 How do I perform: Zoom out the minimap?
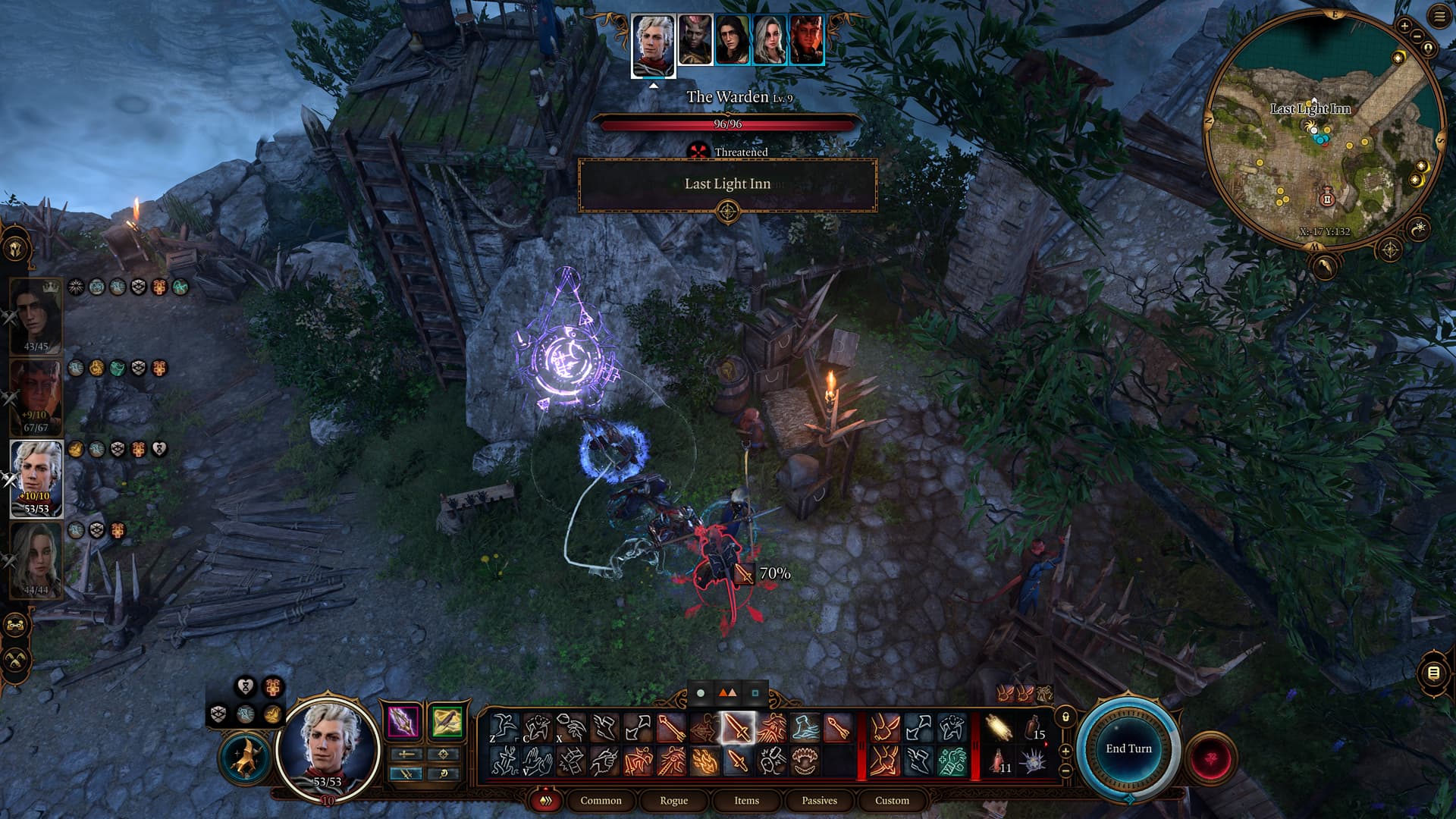[1417, 36]
